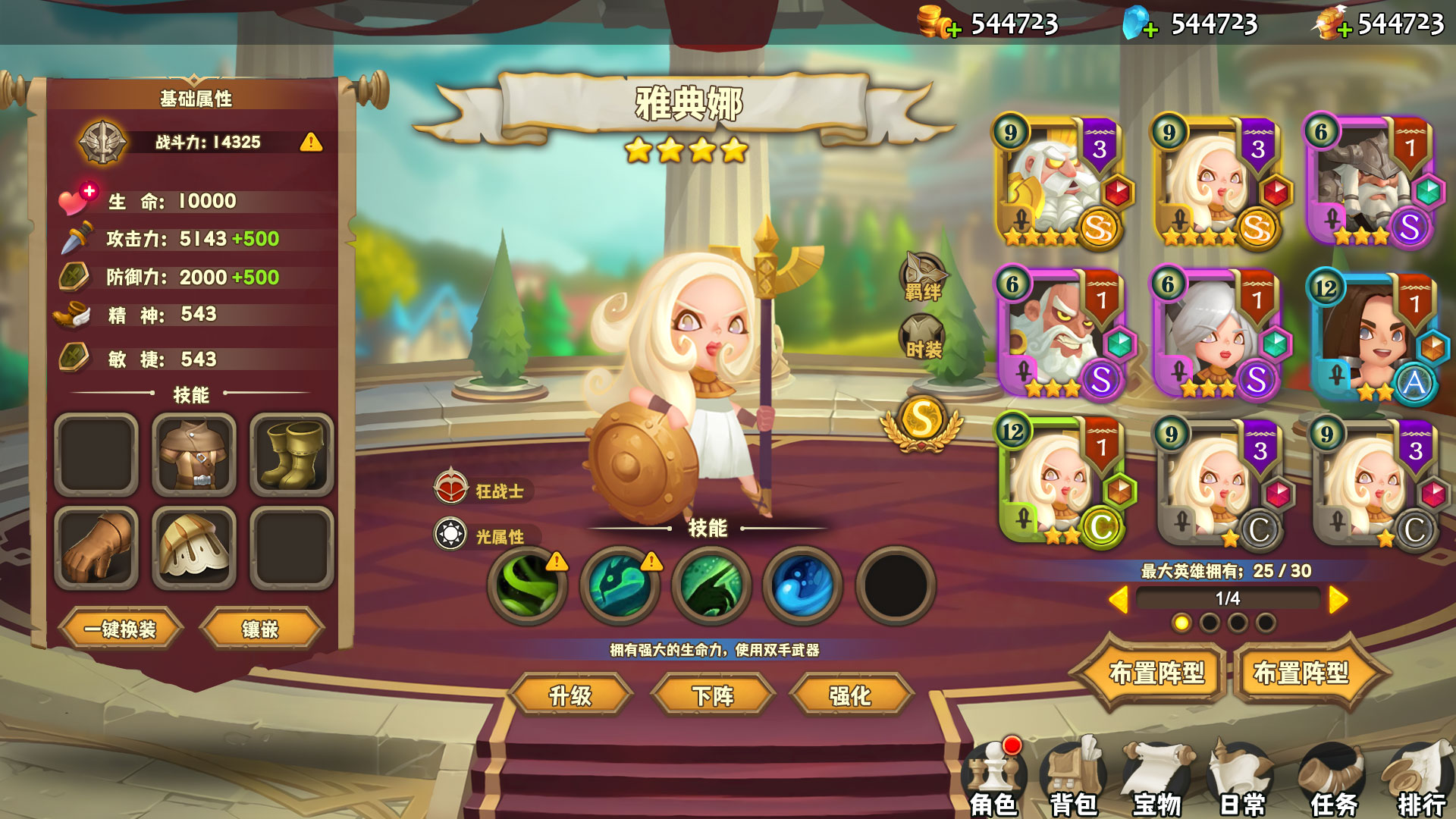Choose the horned-helmet warrior hero card
Viewport: 1456px width, 819px height.
pos(1367,183)
